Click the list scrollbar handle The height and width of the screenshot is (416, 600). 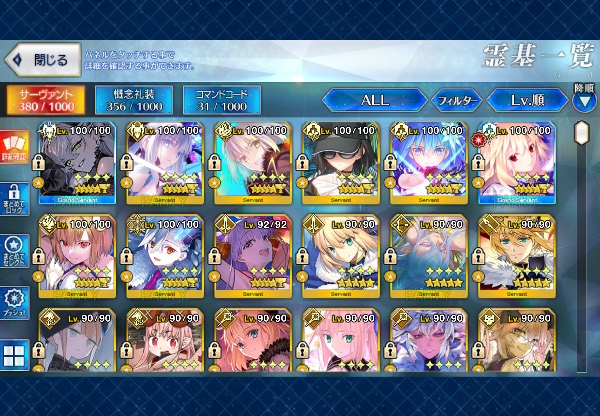(582, 132)
